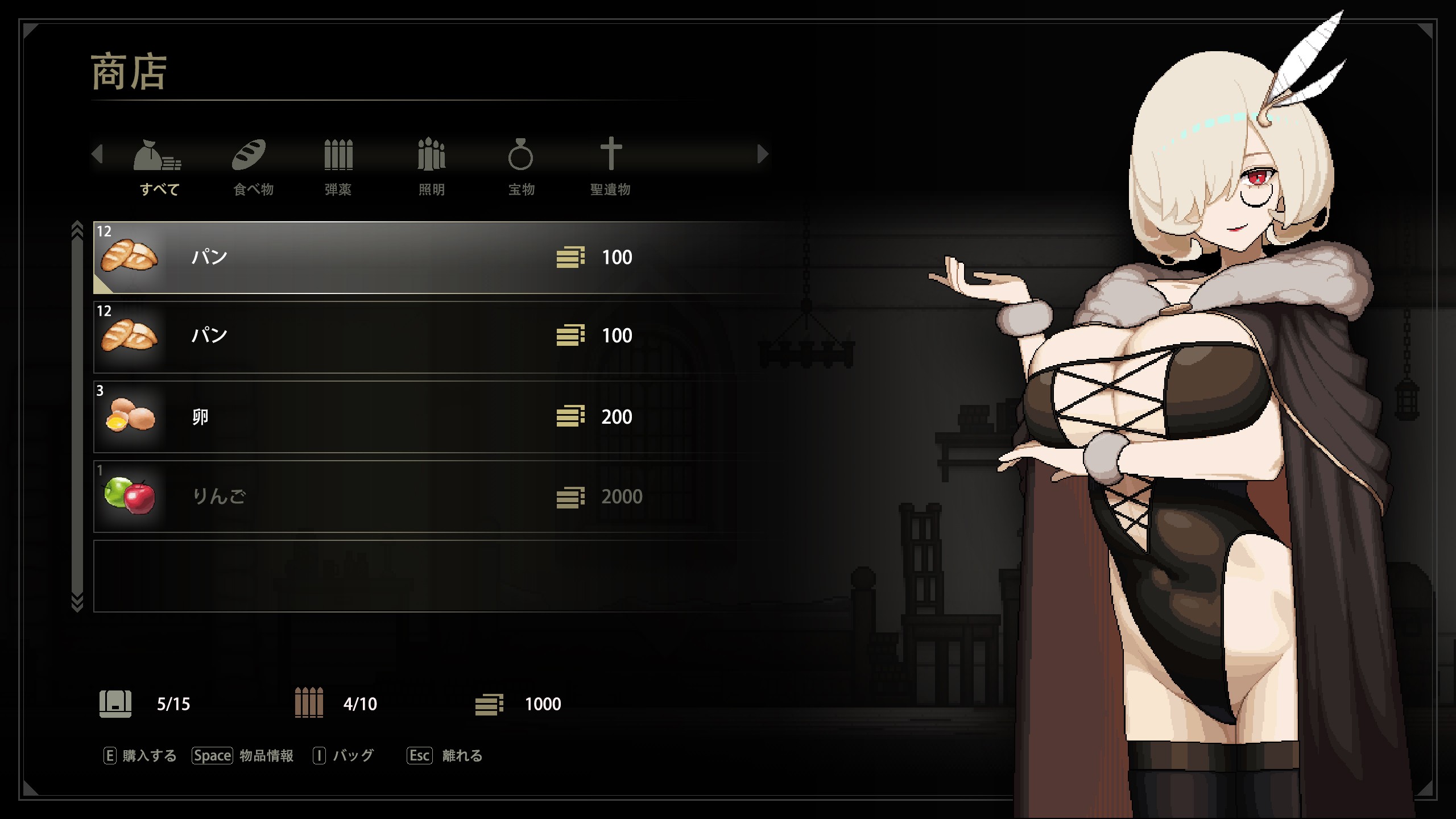Click the left arrow to browse categories
1456x819 pixels.
(97, 154)
